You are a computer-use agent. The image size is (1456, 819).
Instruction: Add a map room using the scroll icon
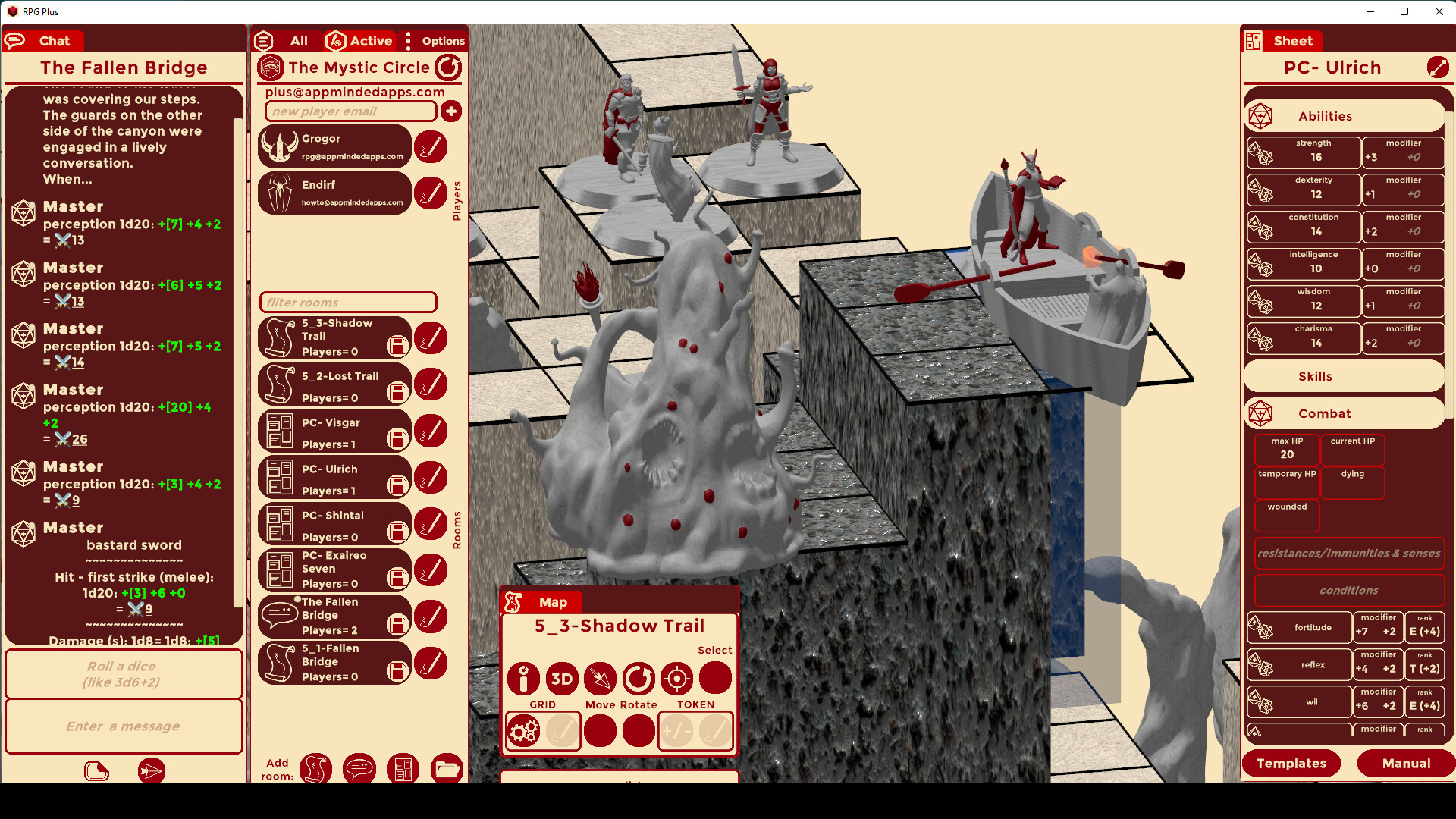316,769
